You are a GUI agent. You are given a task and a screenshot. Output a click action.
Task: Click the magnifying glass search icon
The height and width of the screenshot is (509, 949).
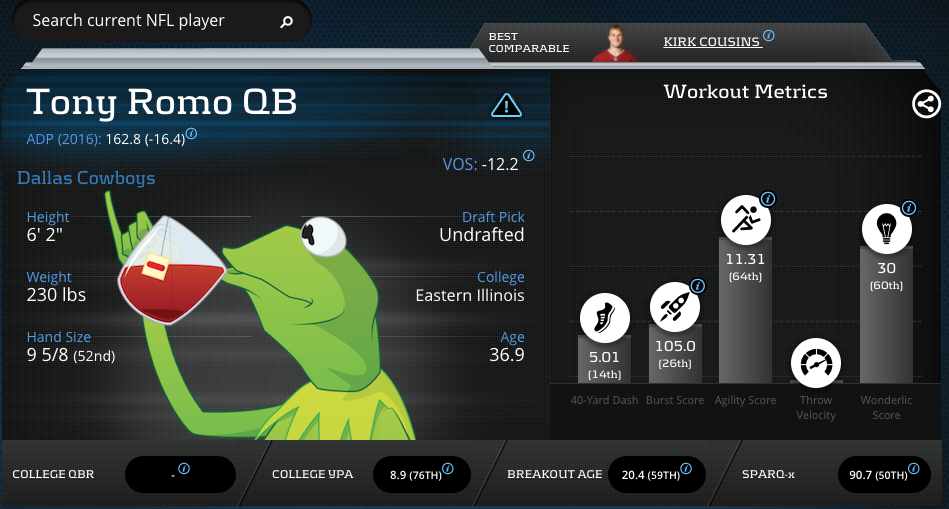(287, 21)
